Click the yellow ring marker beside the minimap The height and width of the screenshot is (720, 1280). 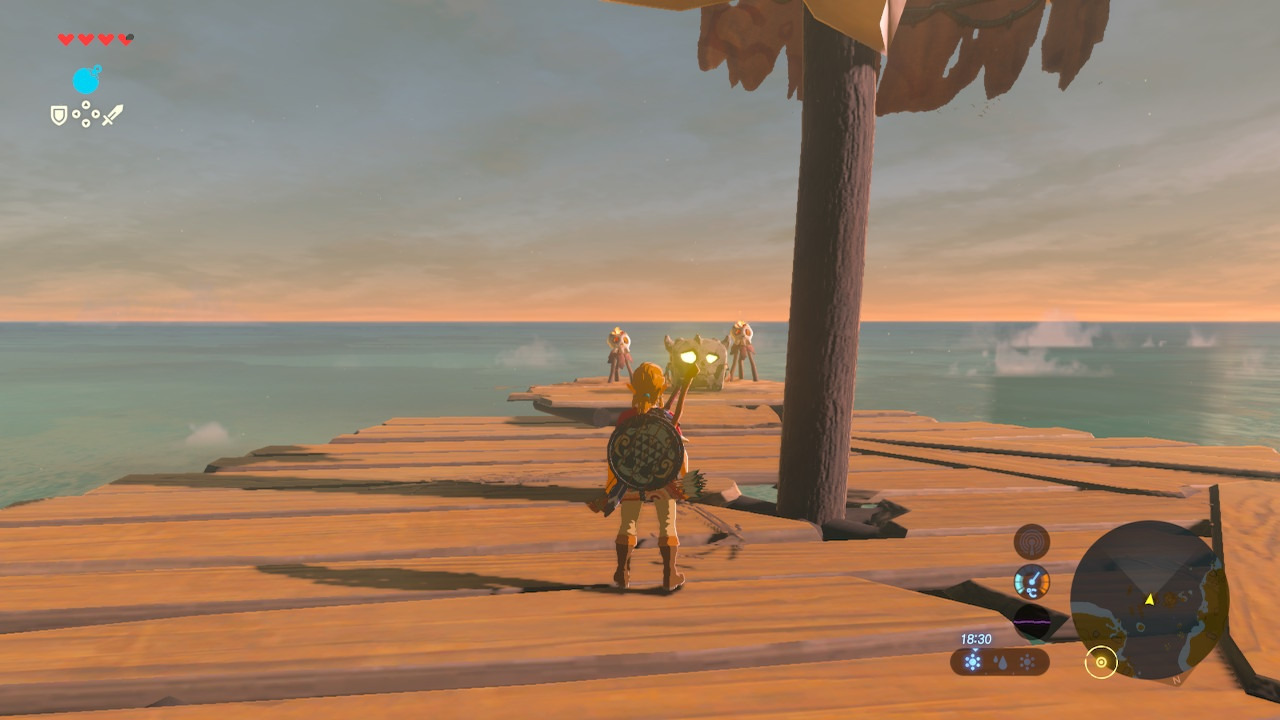pos(1101,662)
